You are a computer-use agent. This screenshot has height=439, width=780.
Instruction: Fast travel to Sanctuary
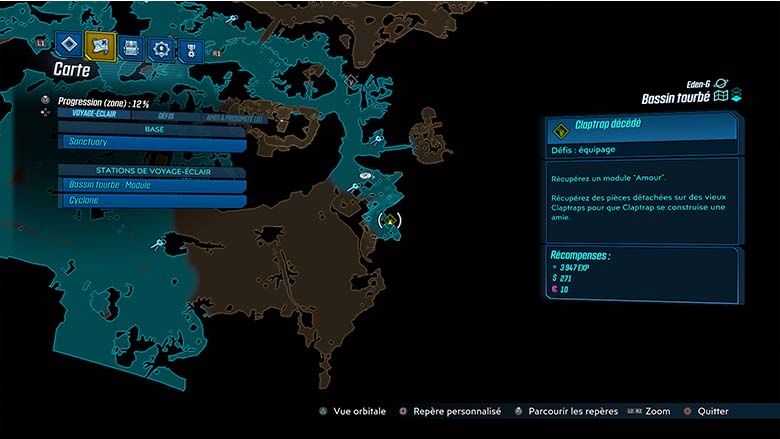pos(152,144)
